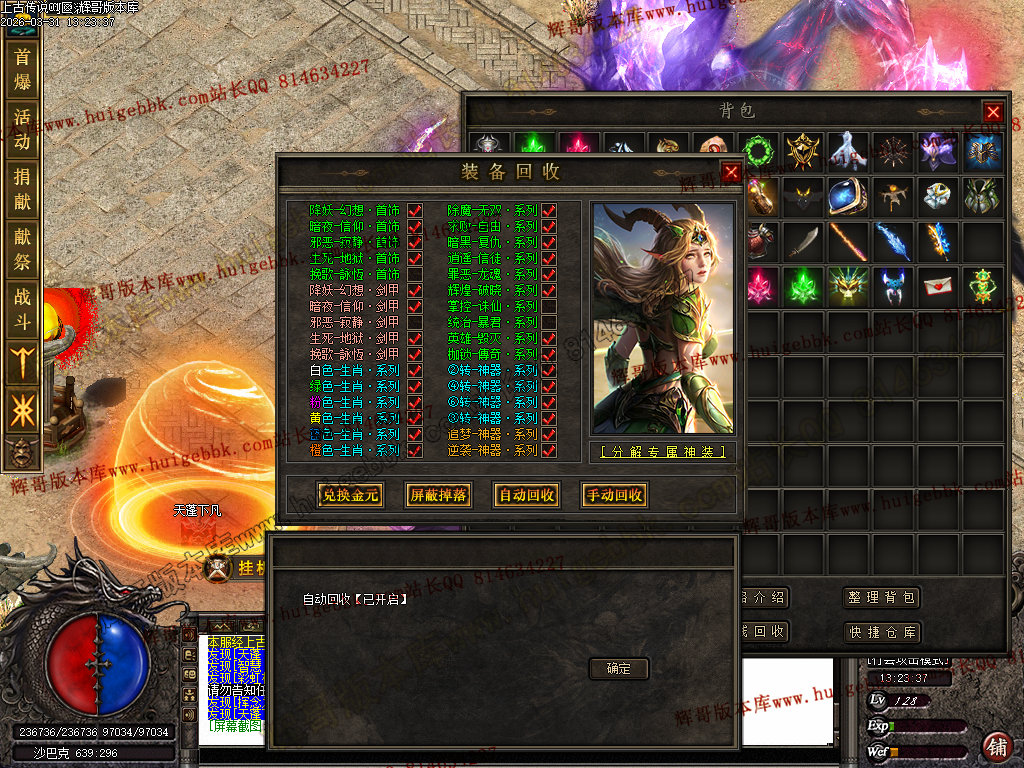Select the 献祭 side menu entry
The height and width of the screenshot is (768, 1024).
point(22,250)
